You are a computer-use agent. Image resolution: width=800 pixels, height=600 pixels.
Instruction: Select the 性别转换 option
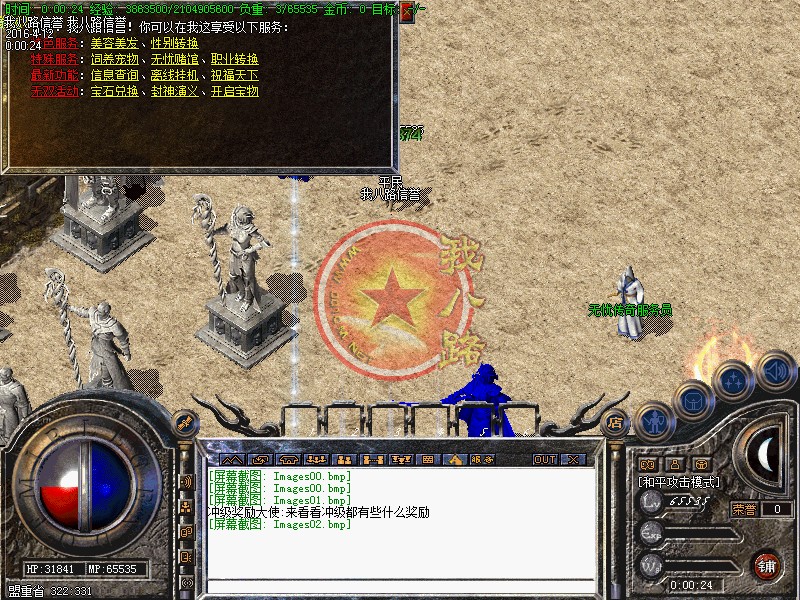point(175,43)
